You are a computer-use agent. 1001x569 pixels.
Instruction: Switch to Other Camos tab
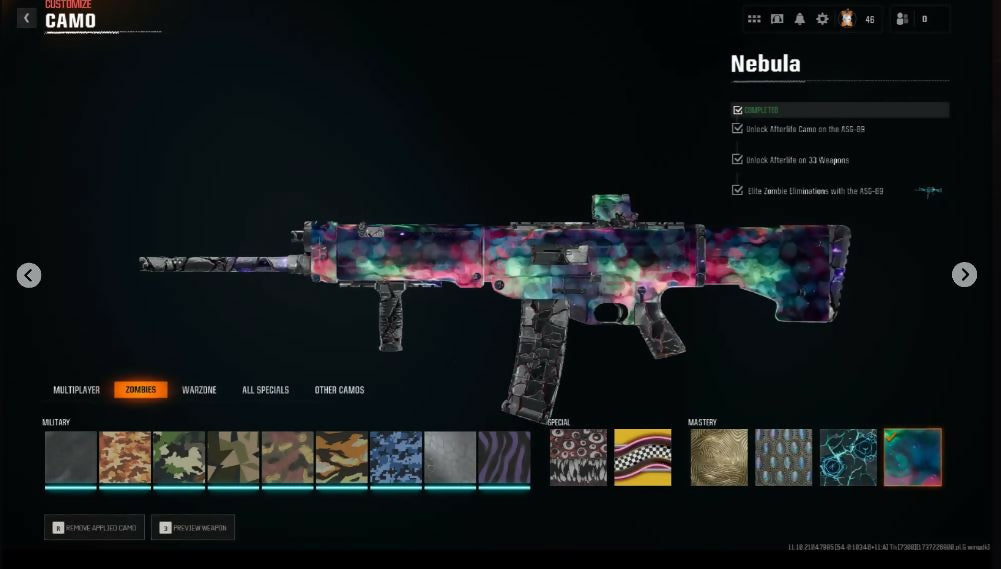(339, 390)
